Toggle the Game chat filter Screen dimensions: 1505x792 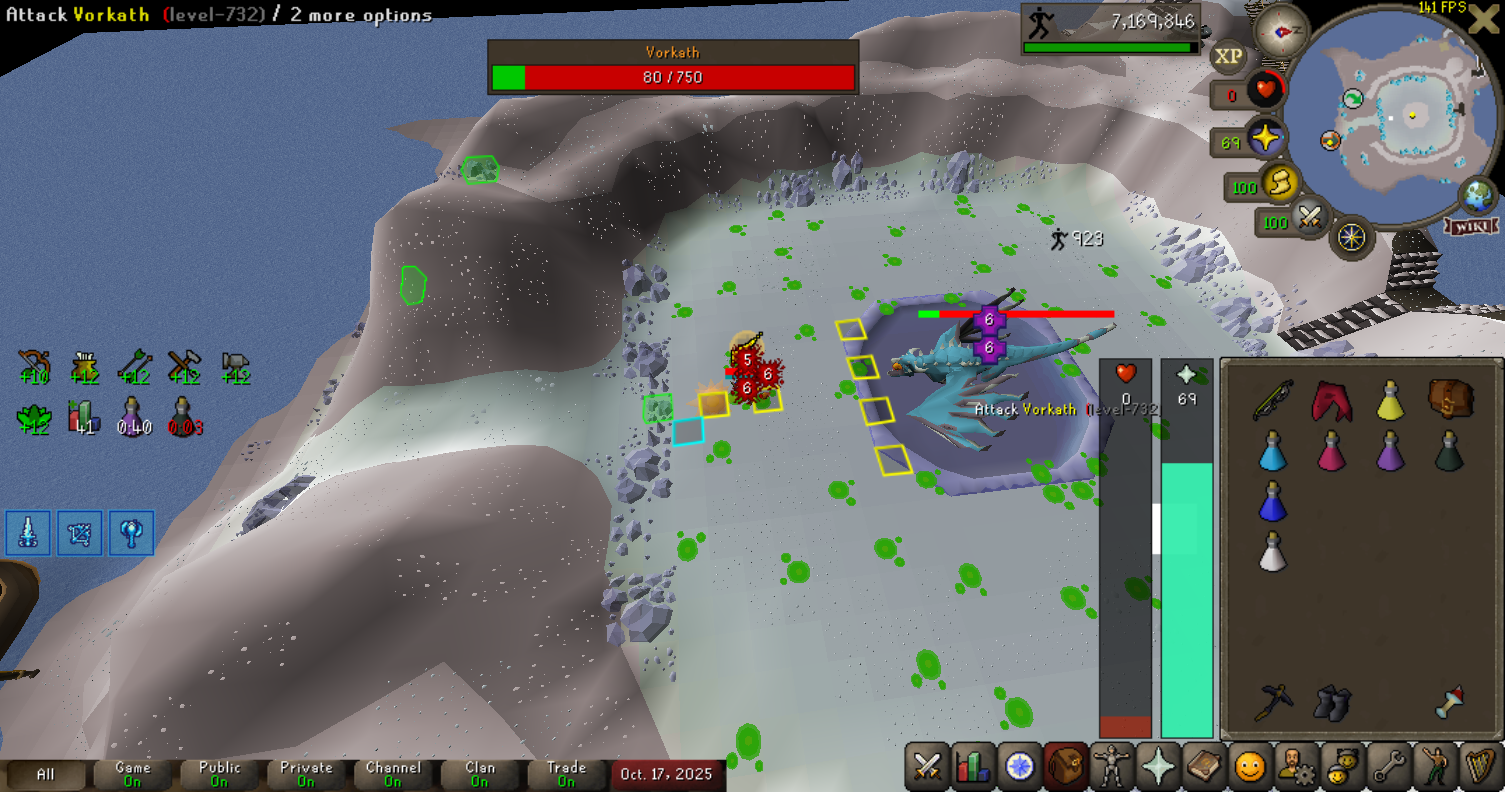[132, 774]
